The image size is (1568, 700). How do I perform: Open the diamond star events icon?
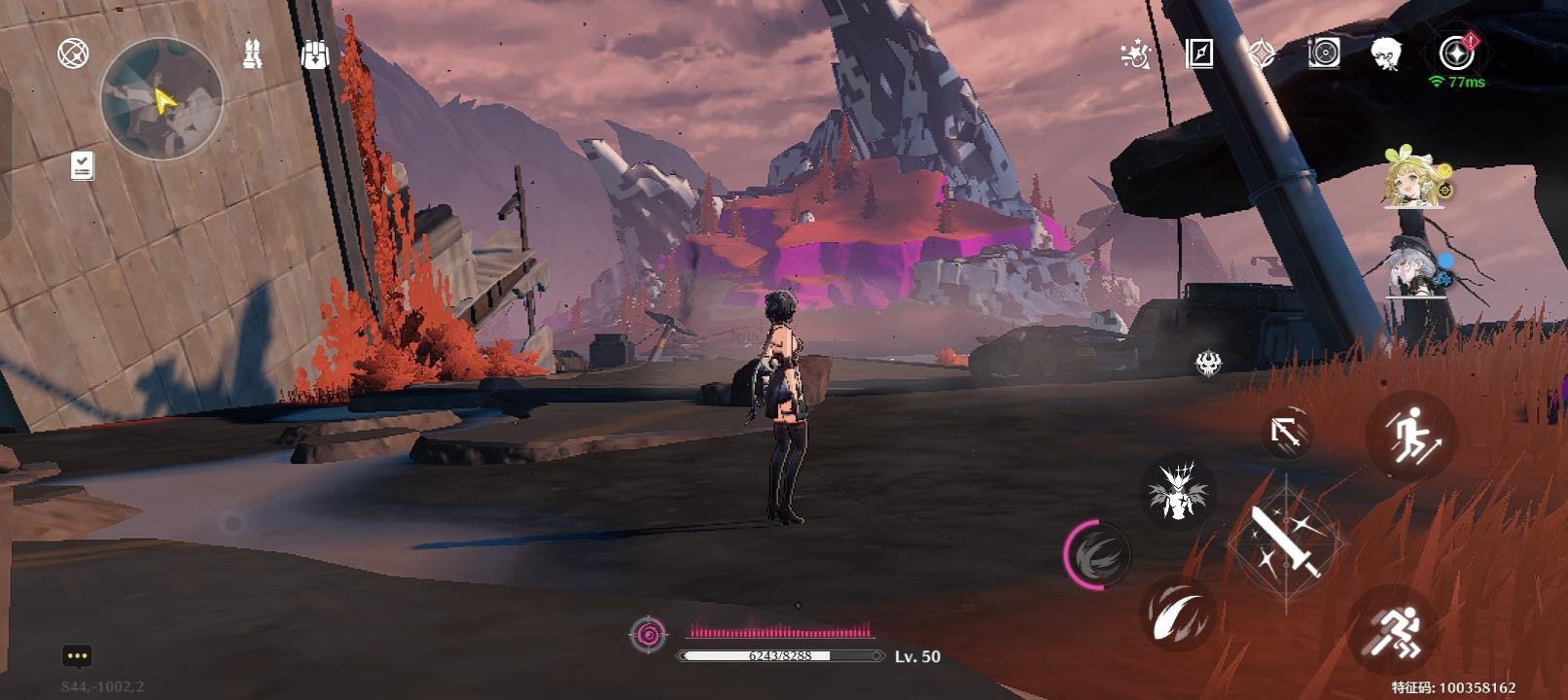click(1262, 54)
